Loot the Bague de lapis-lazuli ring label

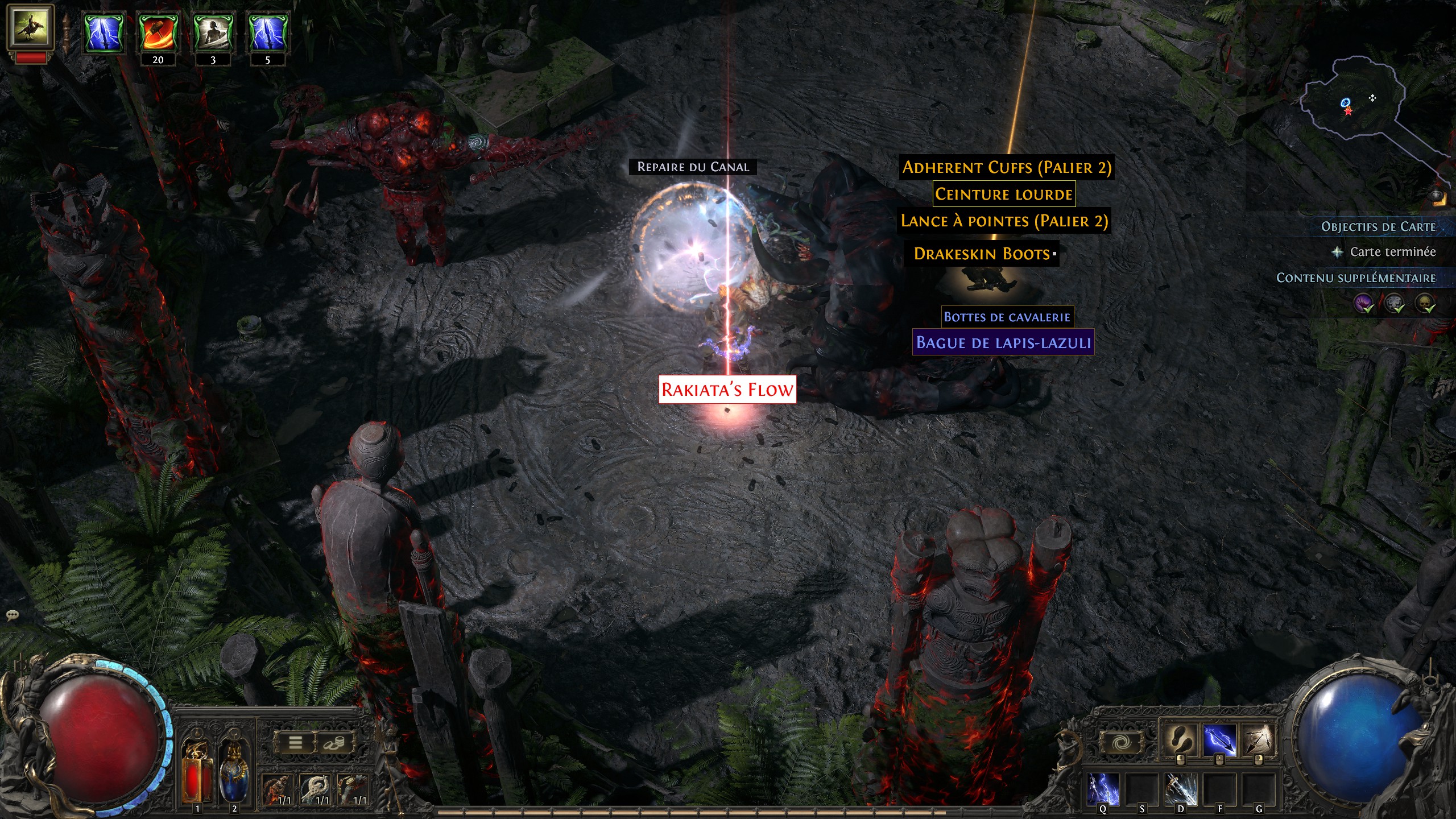coord(1003,342)
